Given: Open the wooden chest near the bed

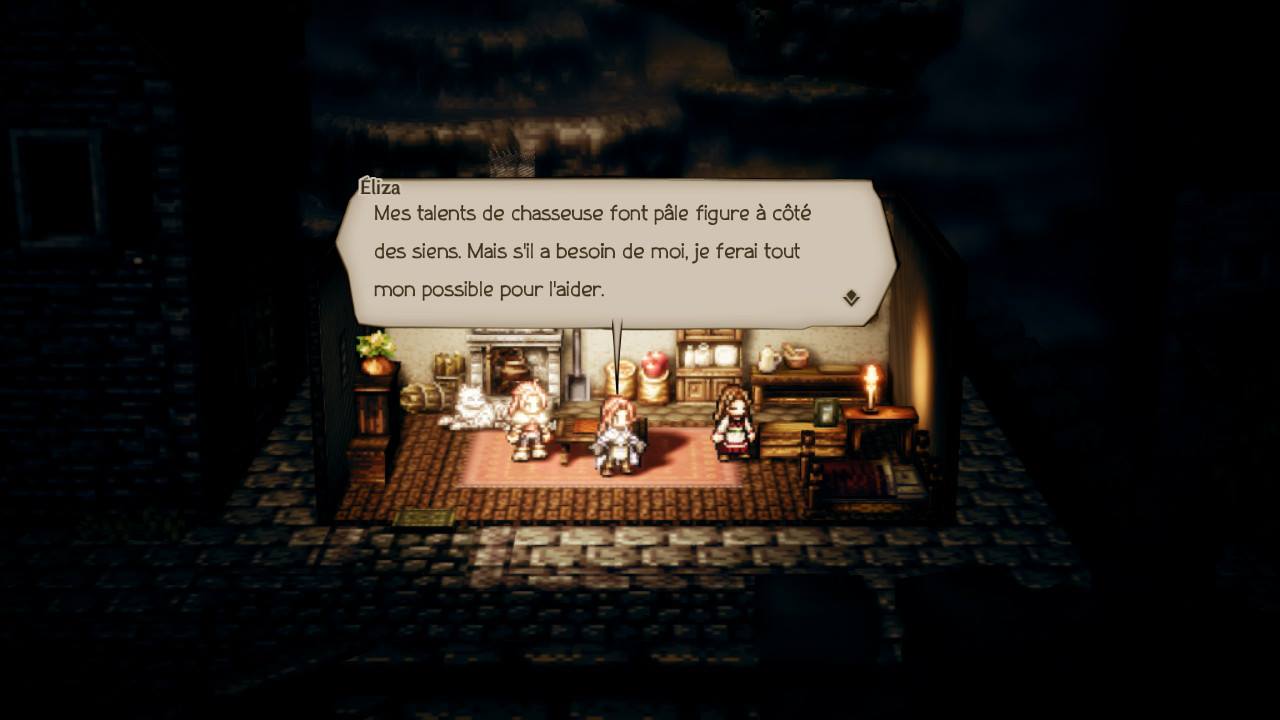Looking at the screenshot, I should click(x=788, y=443).
